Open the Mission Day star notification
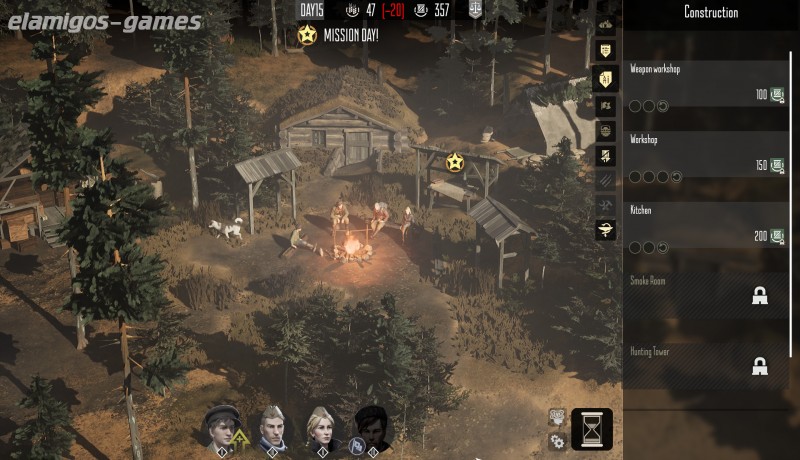Screen dimensions: 800x460 click(307, 36)
